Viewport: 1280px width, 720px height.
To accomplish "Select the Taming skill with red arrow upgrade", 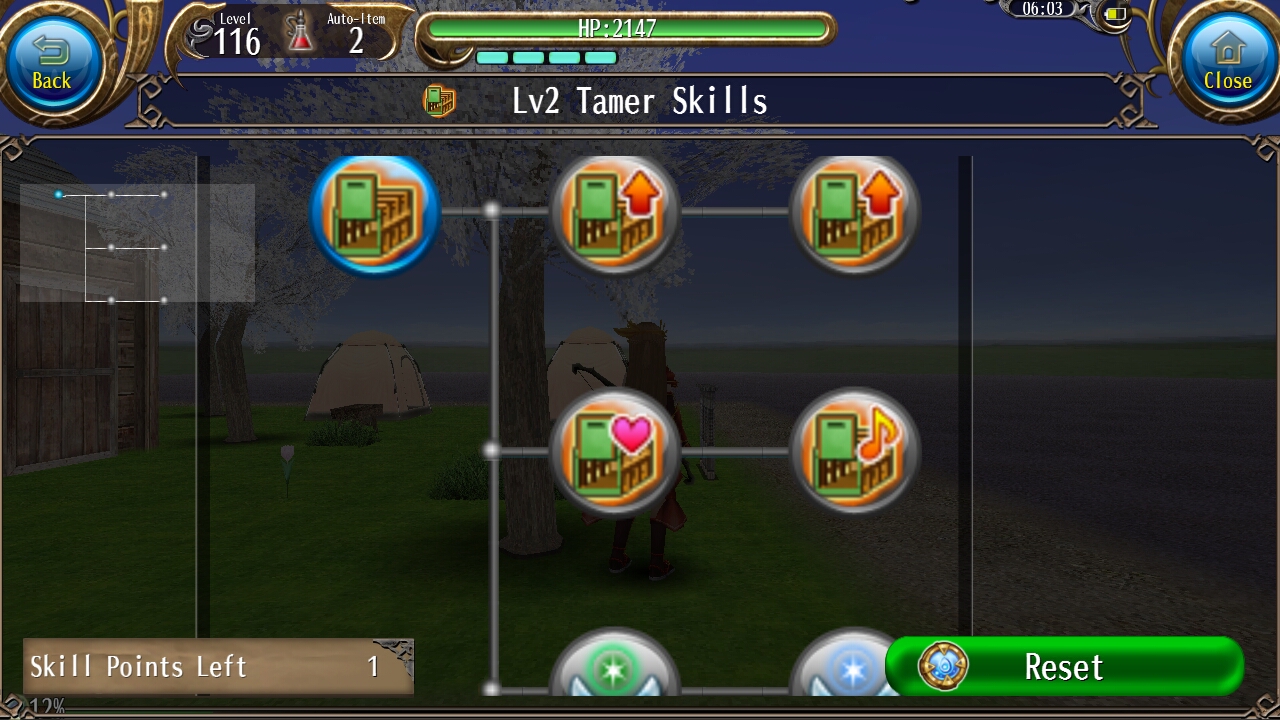I will coord(854,211).
